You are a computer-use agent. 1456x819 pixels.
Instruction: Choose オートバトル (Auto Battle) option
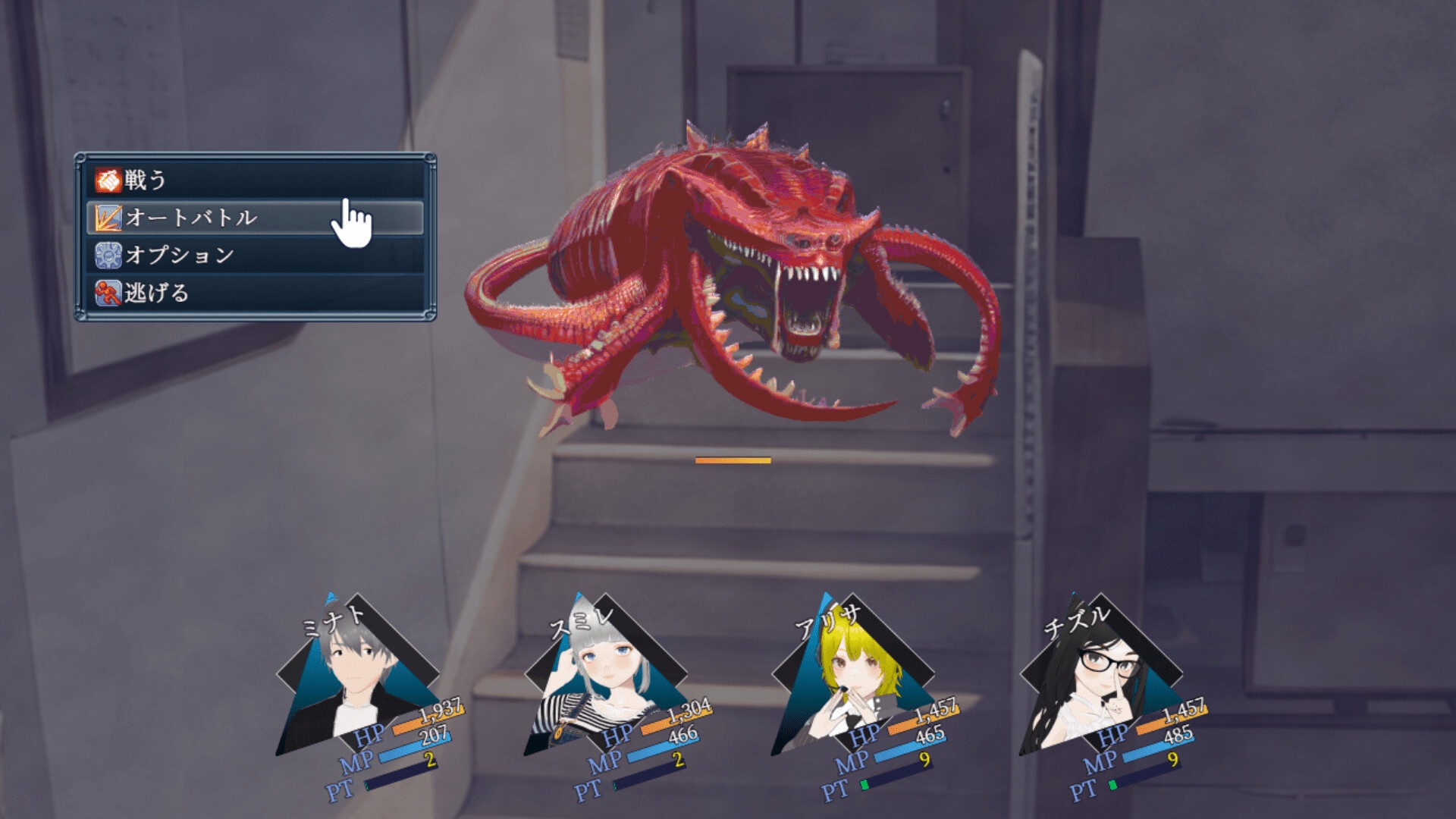pyautogui.click(x=255, y=218)
